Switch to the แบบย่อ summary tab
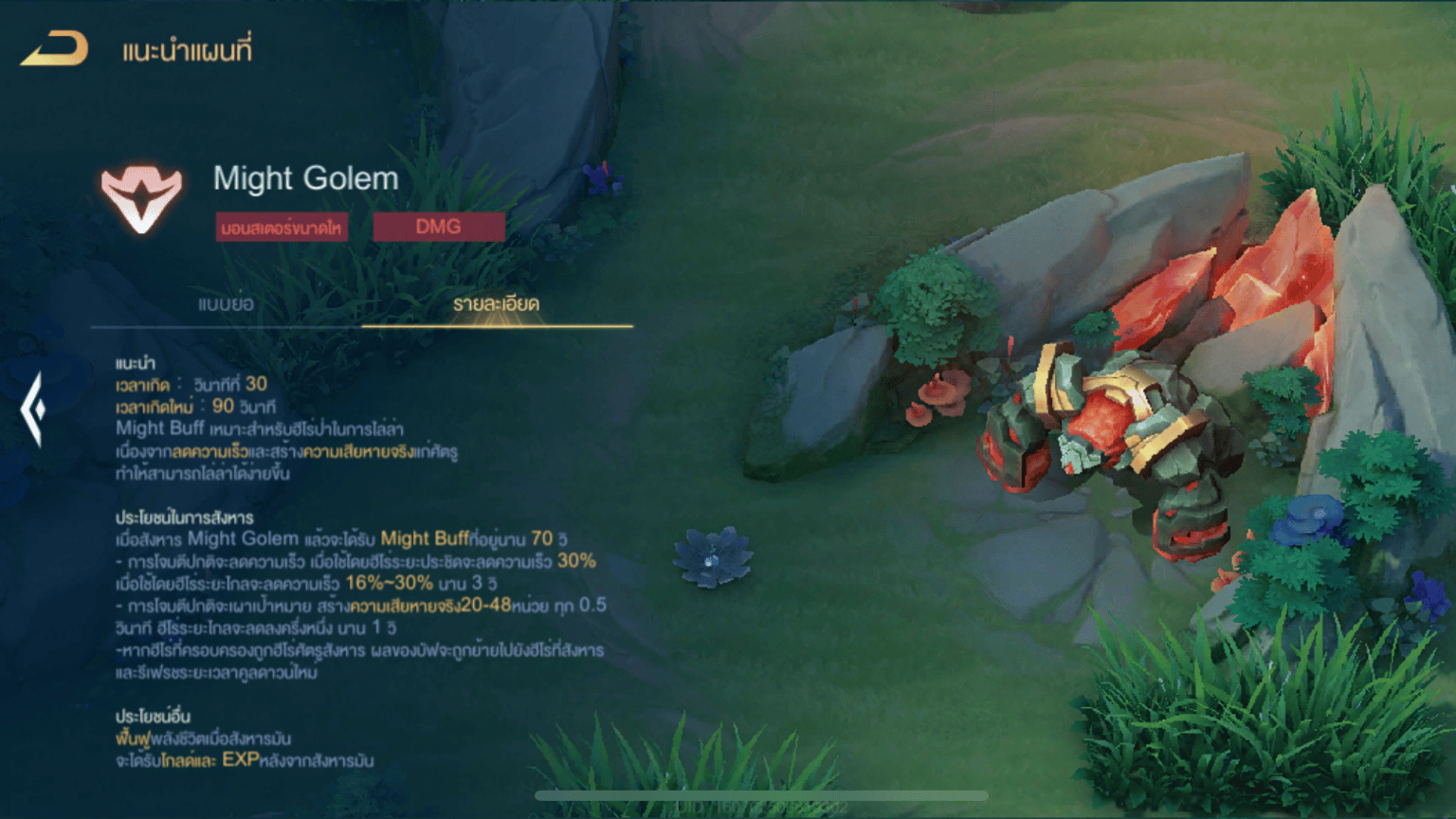 coord(226,304)
